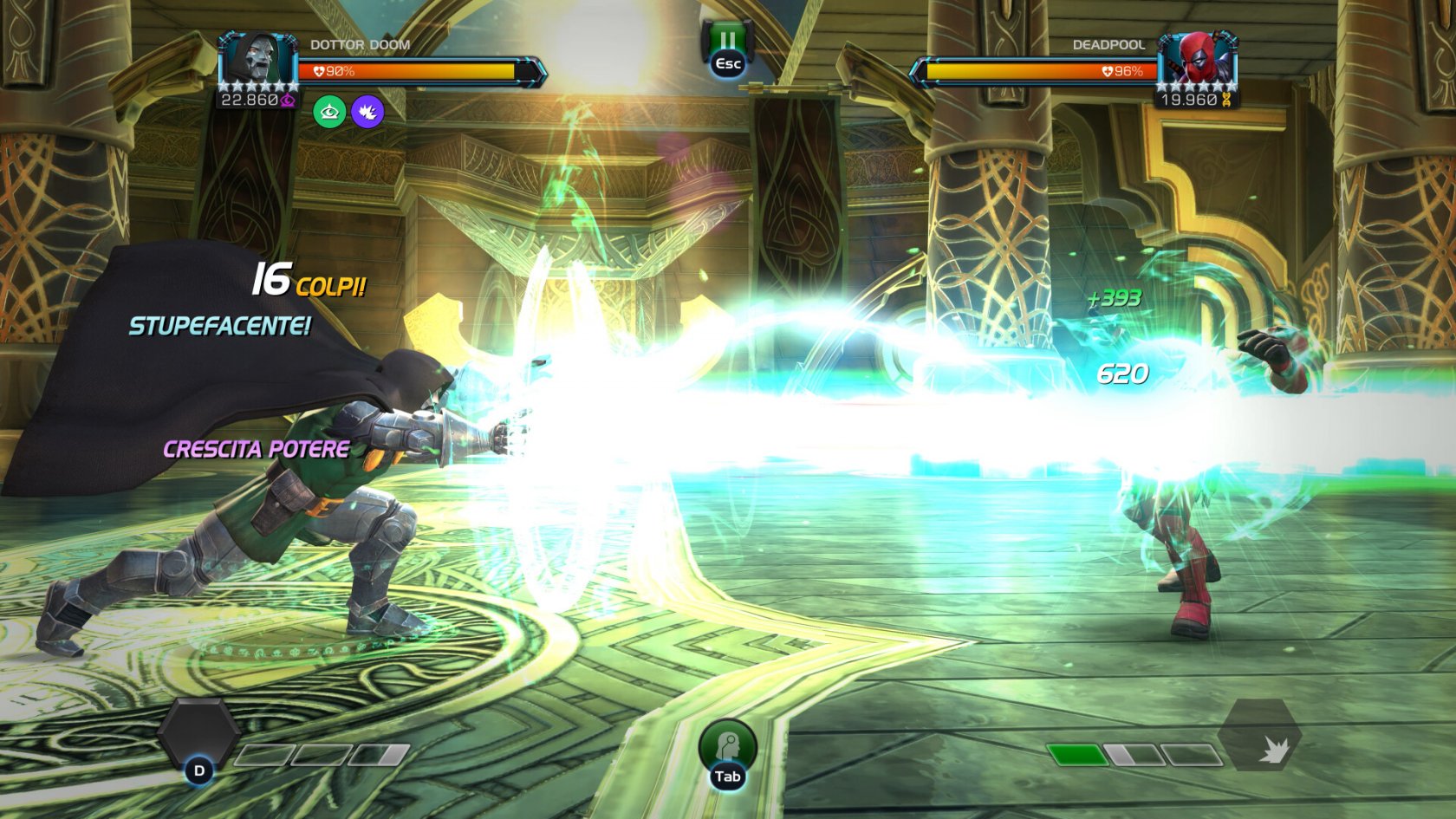This screenshot has height=819, width=1456.
Task: Inspect the purple burst buff icon
Action: [367, 112]
